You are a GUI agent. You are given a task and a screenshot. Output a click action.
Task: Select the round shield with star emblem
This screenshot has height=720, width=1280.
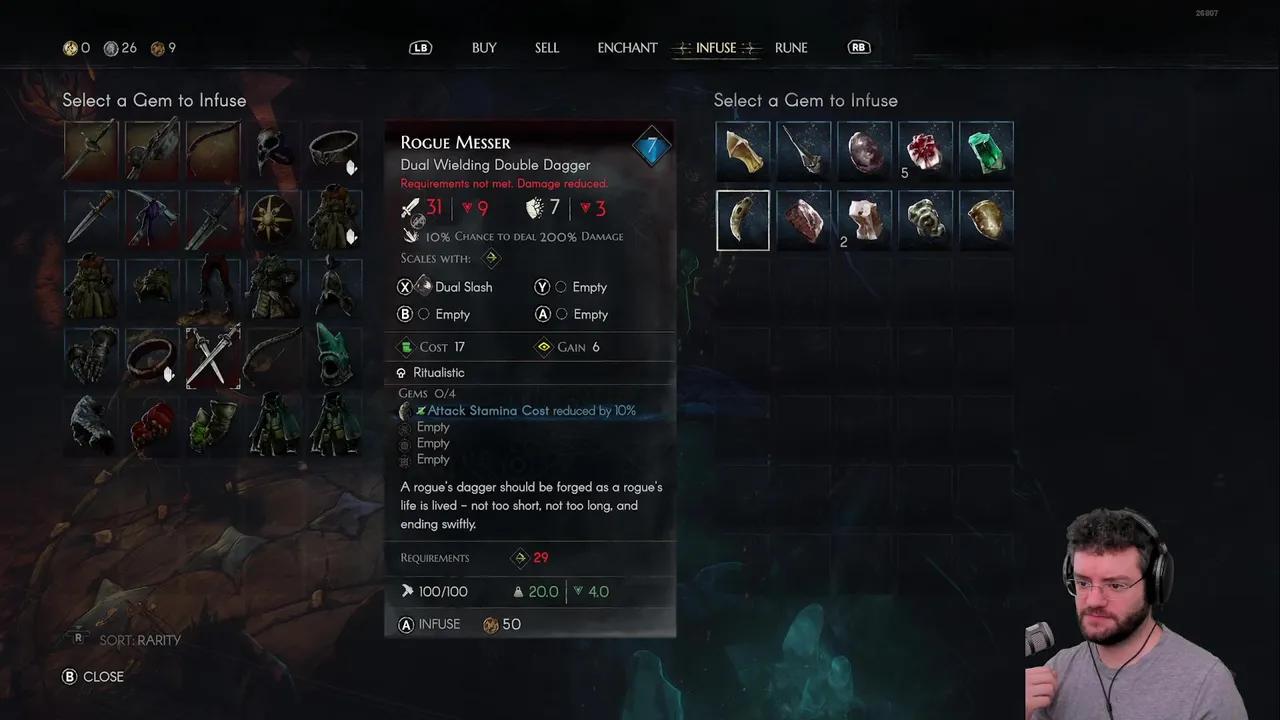pyautogui.click(x=273, y=219)
